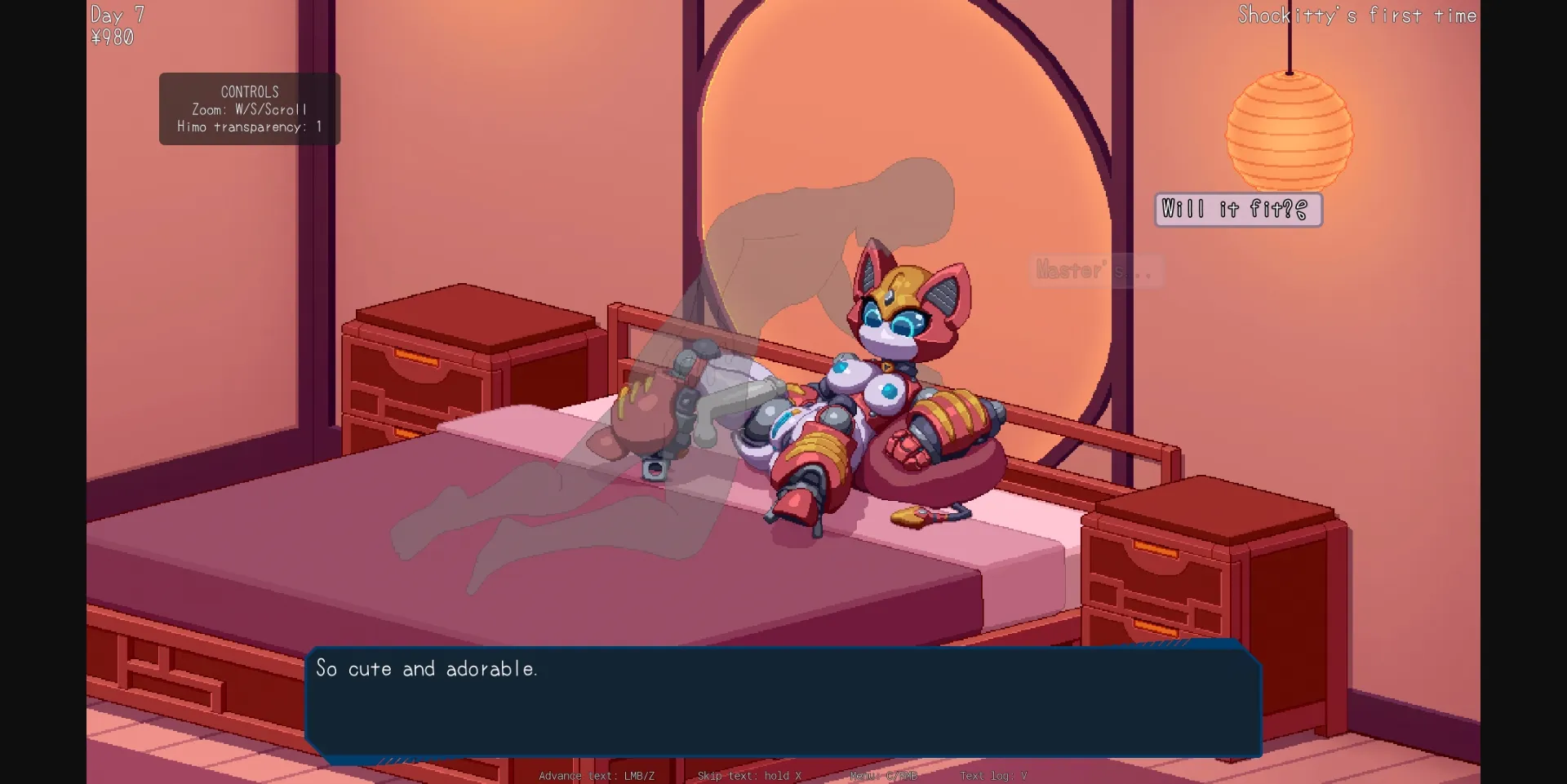Toggle the zoom control hint entry
The image size is (1567, 784).
tap(250, 109)
